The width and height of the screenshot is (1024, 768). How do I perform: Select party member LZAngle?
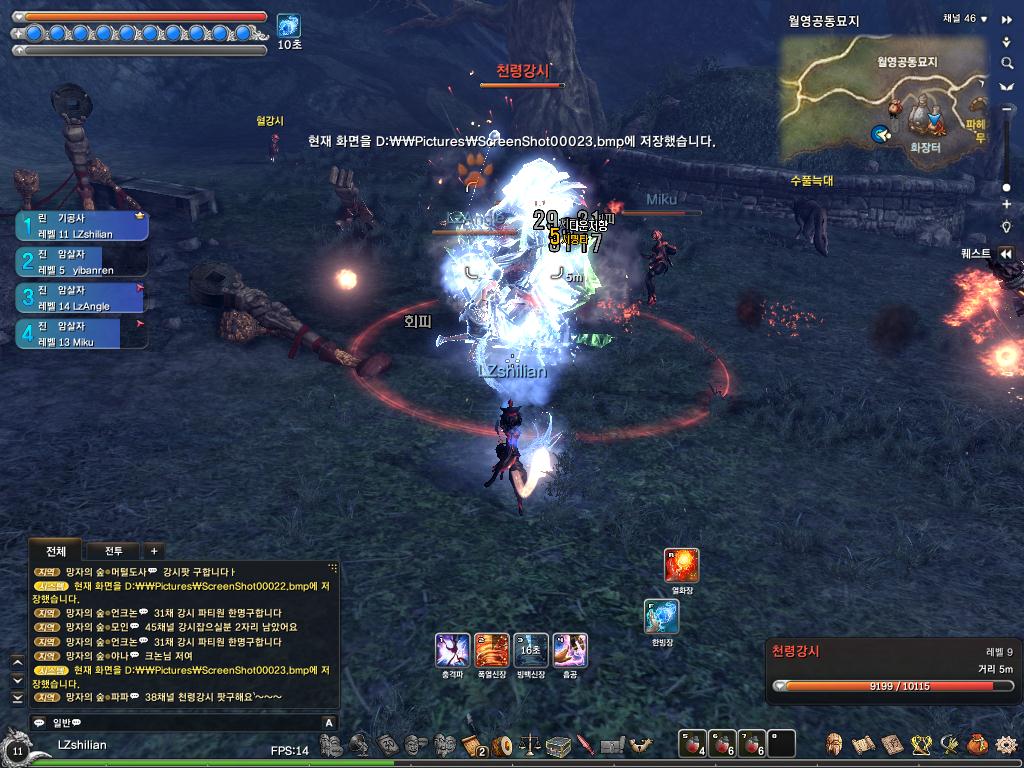coord(82,298)
